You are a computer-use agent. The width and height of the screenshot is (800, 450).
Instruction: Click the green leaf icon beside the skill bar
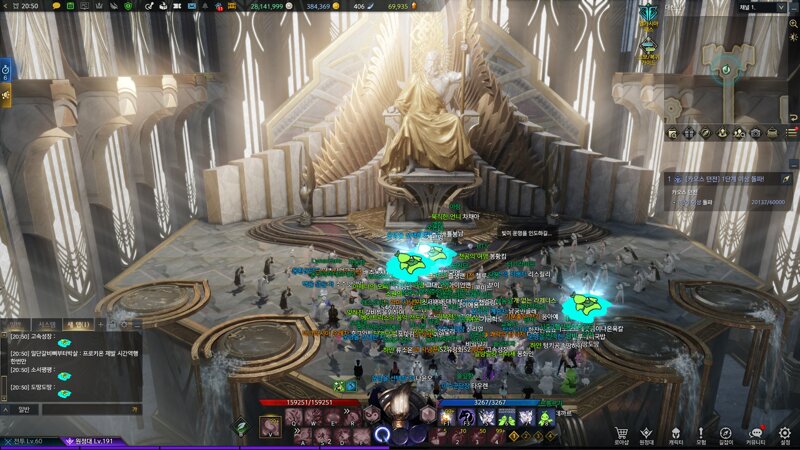[240, 426]
